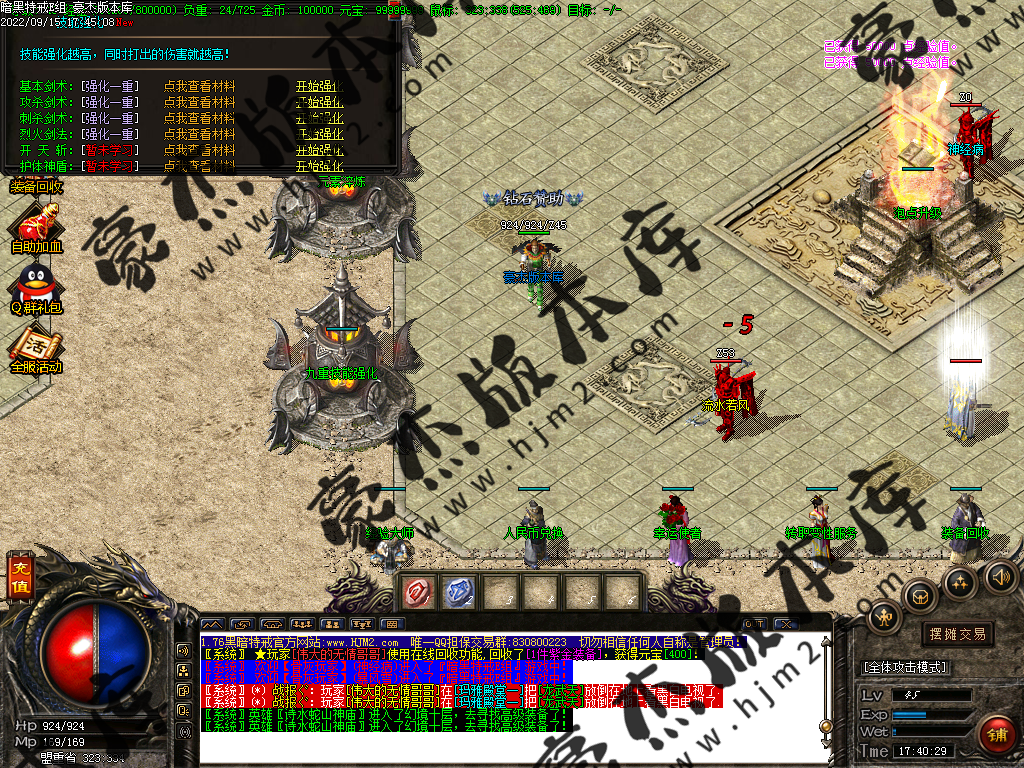
Task: Use the blue item in hotbar slot two
Action: [458, 593]
